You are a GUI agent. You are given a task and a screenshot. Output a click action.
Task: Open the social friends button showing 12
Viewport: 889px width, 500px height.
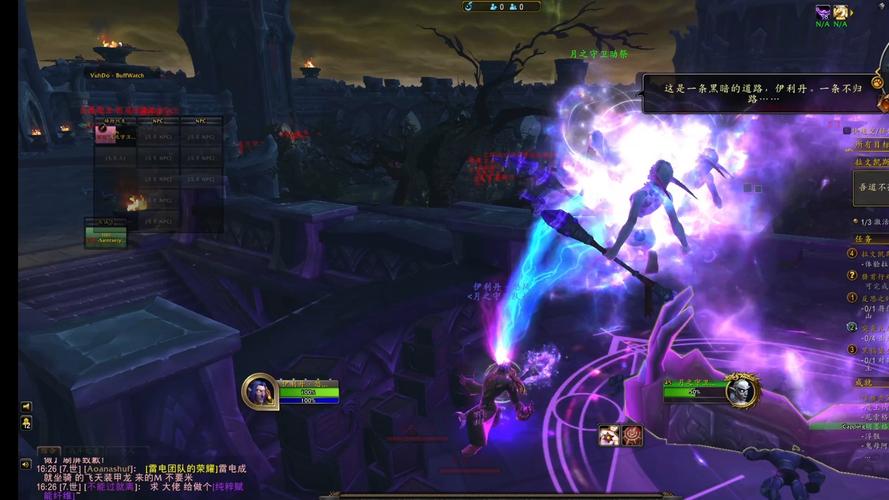[x=26, y=423]
